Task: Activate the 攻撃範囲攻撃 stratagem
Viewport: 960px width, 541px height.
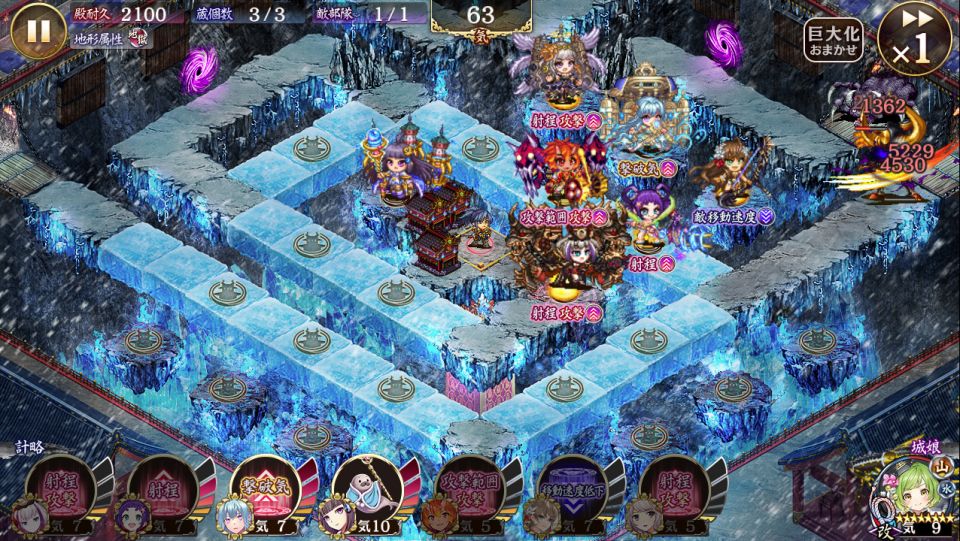Action: (468, 492)
